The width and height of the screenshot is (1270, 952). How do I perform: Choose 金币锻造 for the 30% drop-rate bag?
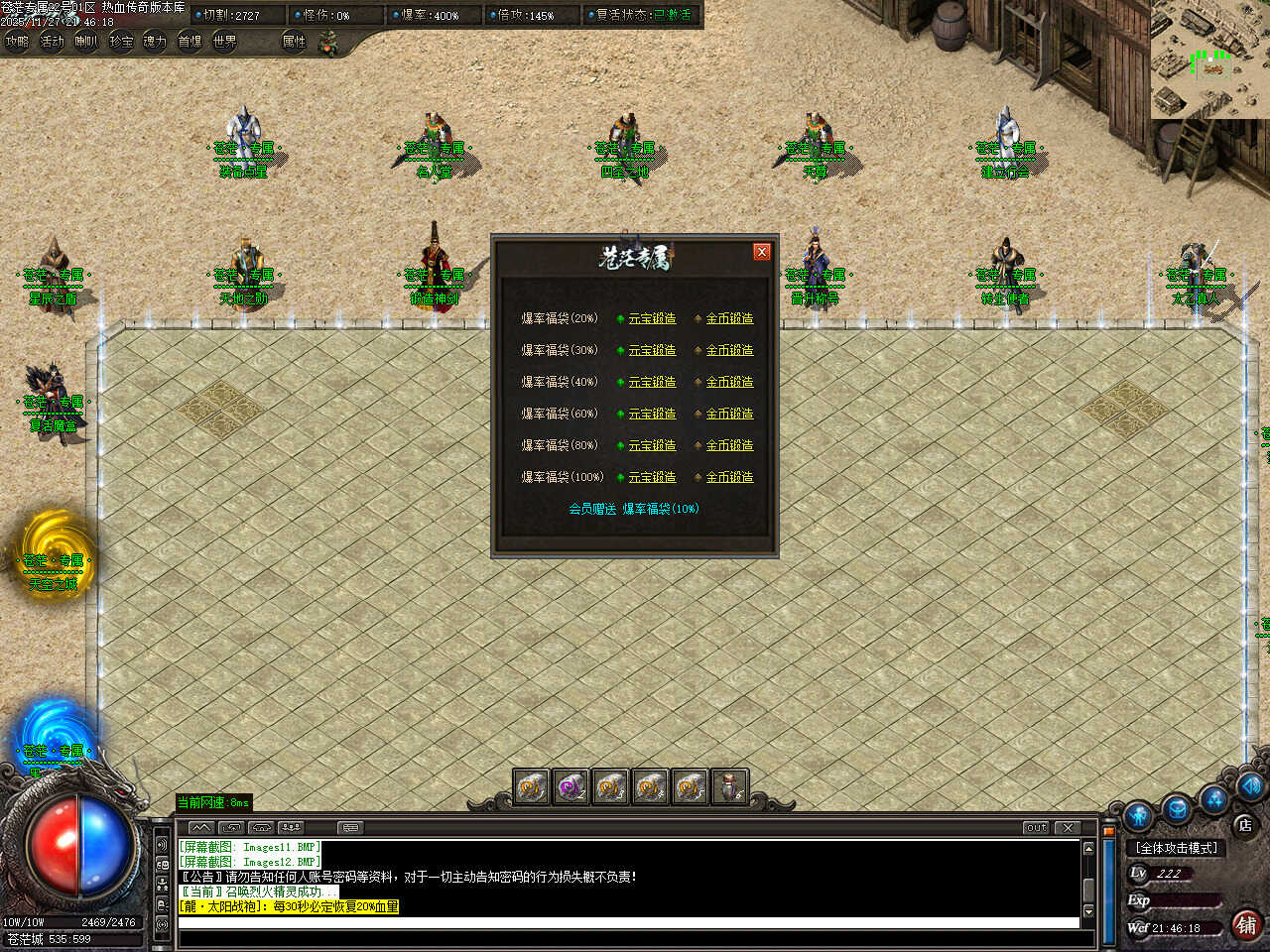point(729,350)
